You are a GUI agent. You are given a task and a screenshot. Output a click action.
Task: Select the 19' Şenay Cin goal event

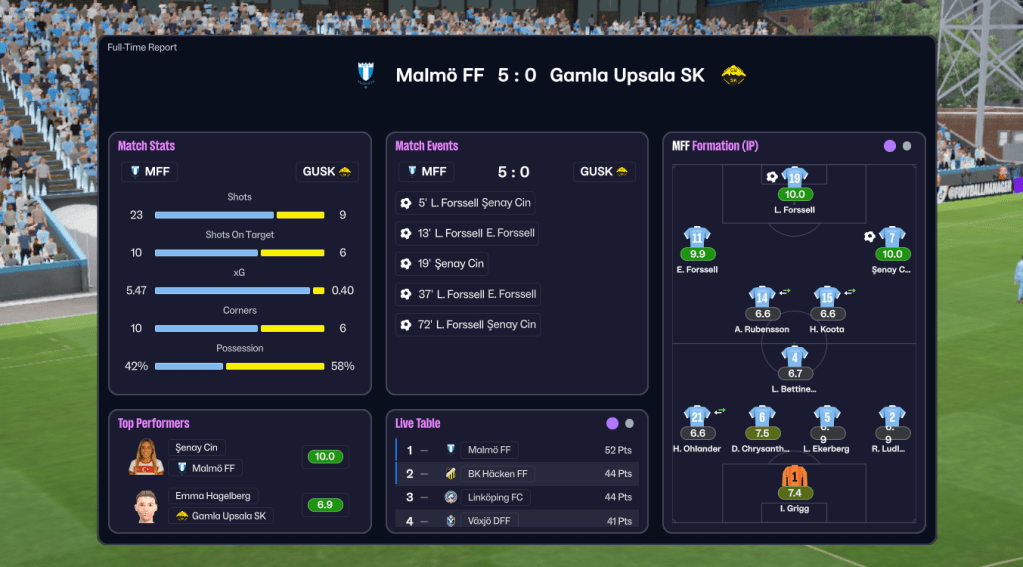[x=443, y=264]
